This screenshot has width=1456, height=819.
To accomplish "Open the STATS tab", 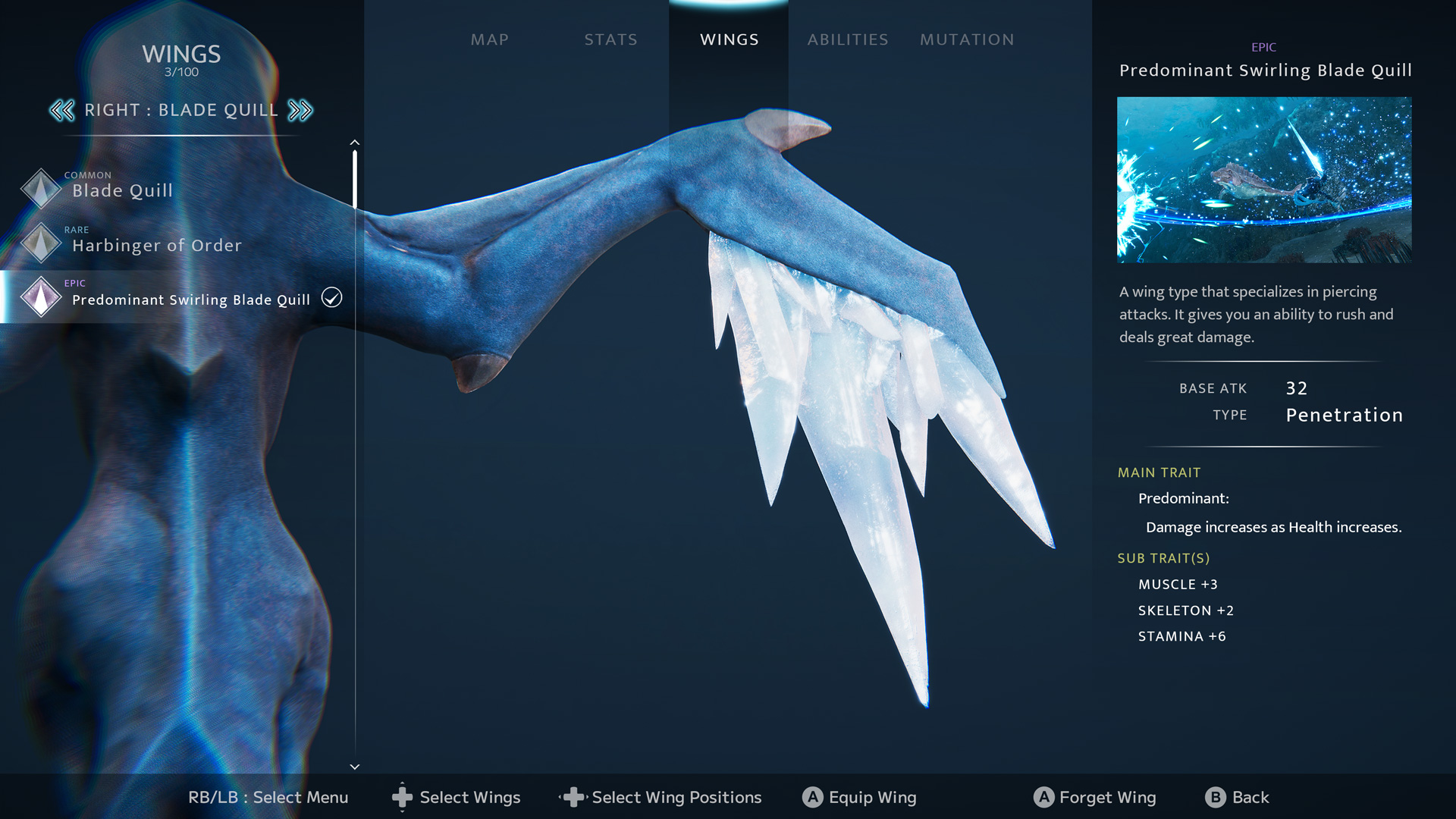I will click(610, 39).
